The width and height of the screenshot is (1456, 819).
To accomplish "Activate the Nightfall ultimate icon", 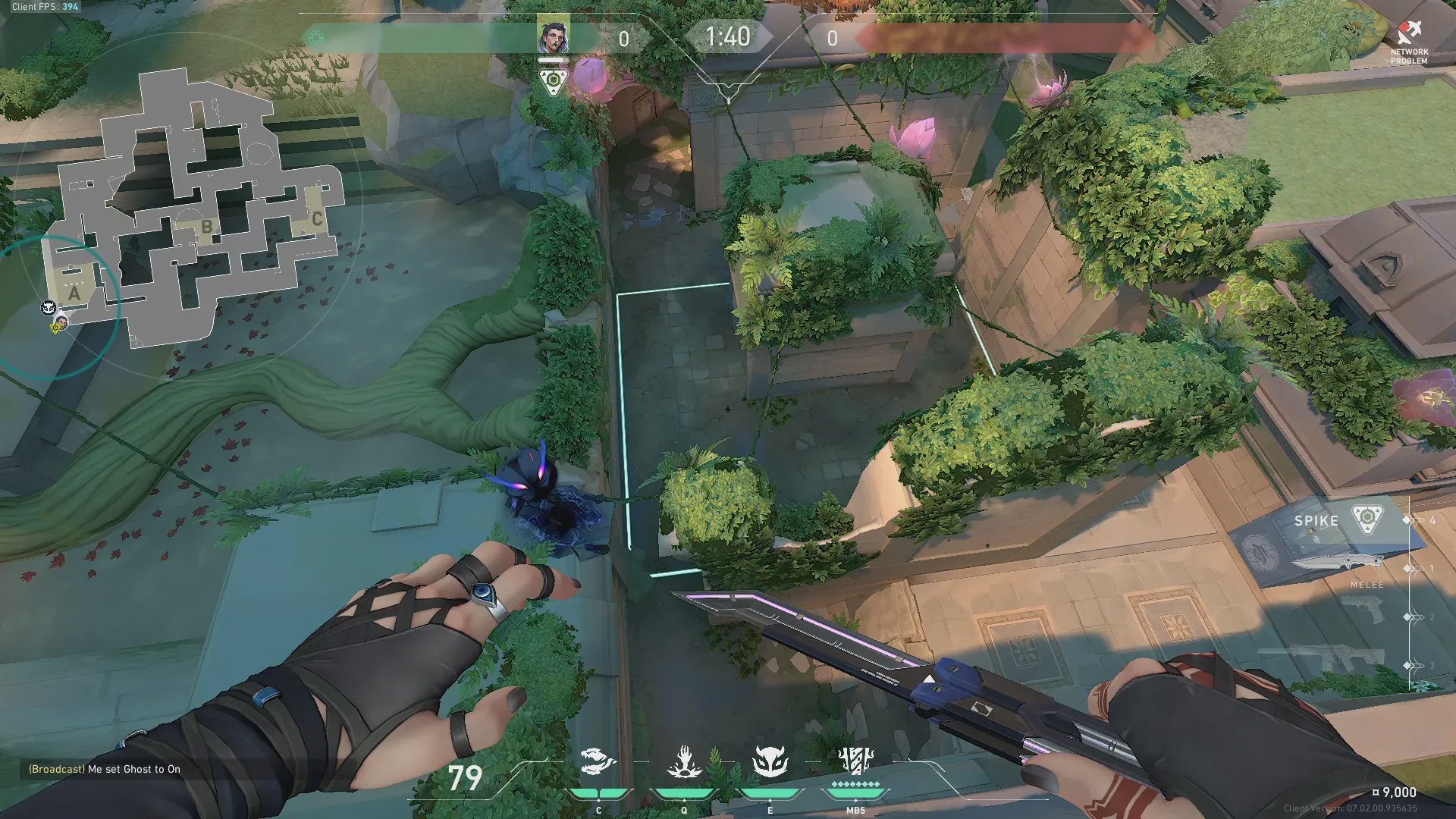I will click(x=855, y=760).
